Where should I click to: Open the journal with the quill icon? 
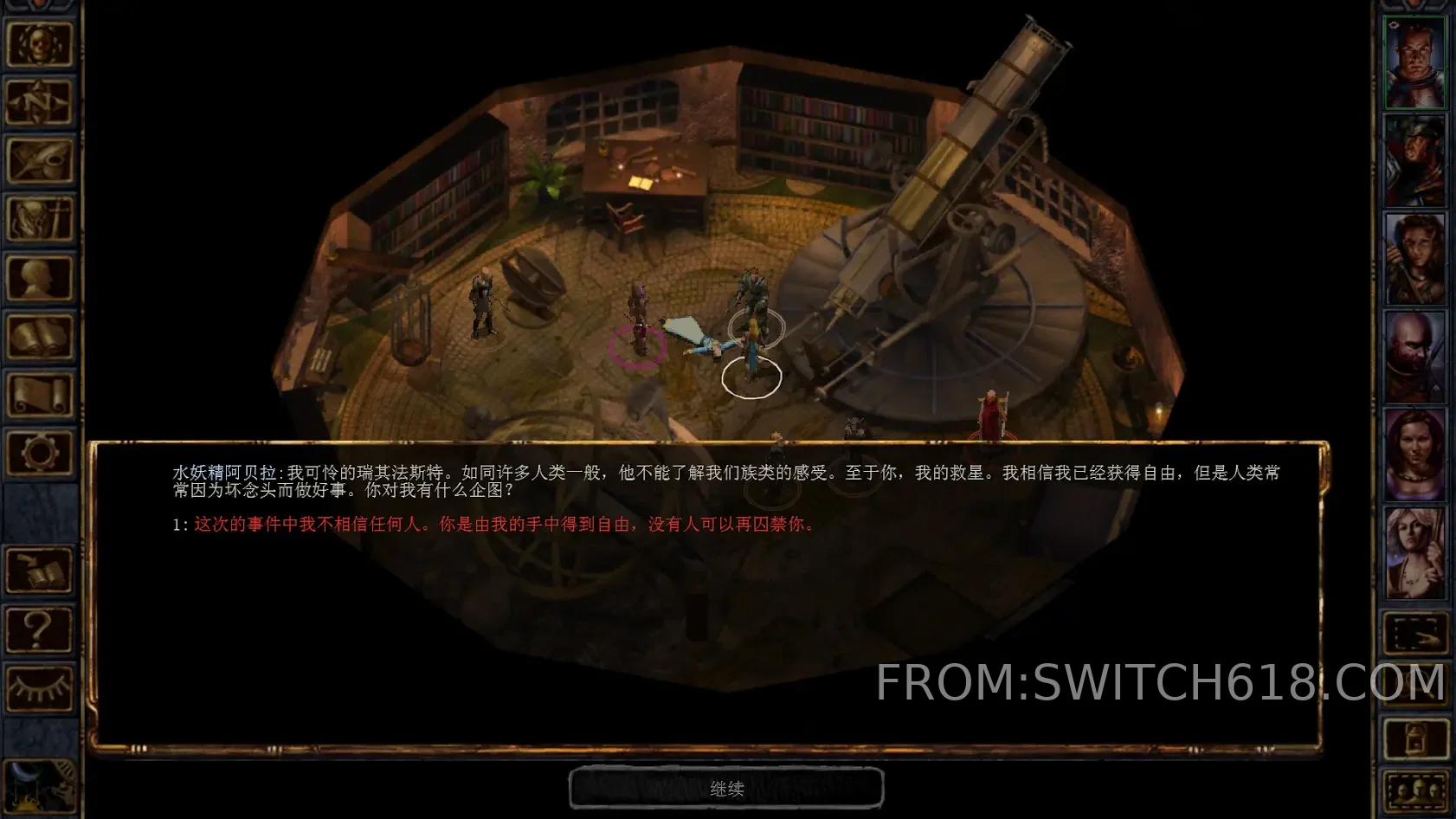39,159
